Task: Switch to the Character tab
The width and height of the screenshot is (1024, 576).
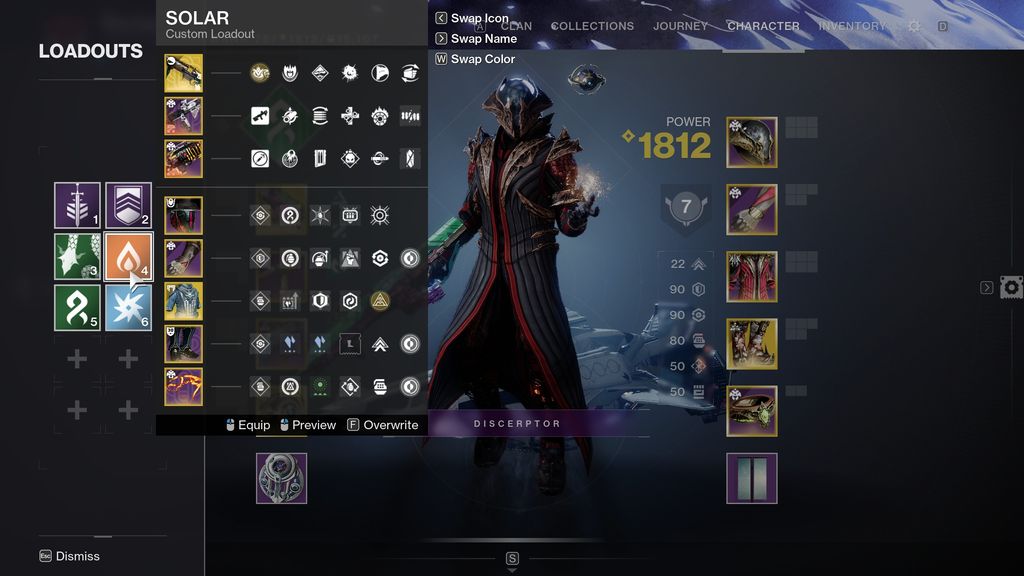Action: [763, 26]
